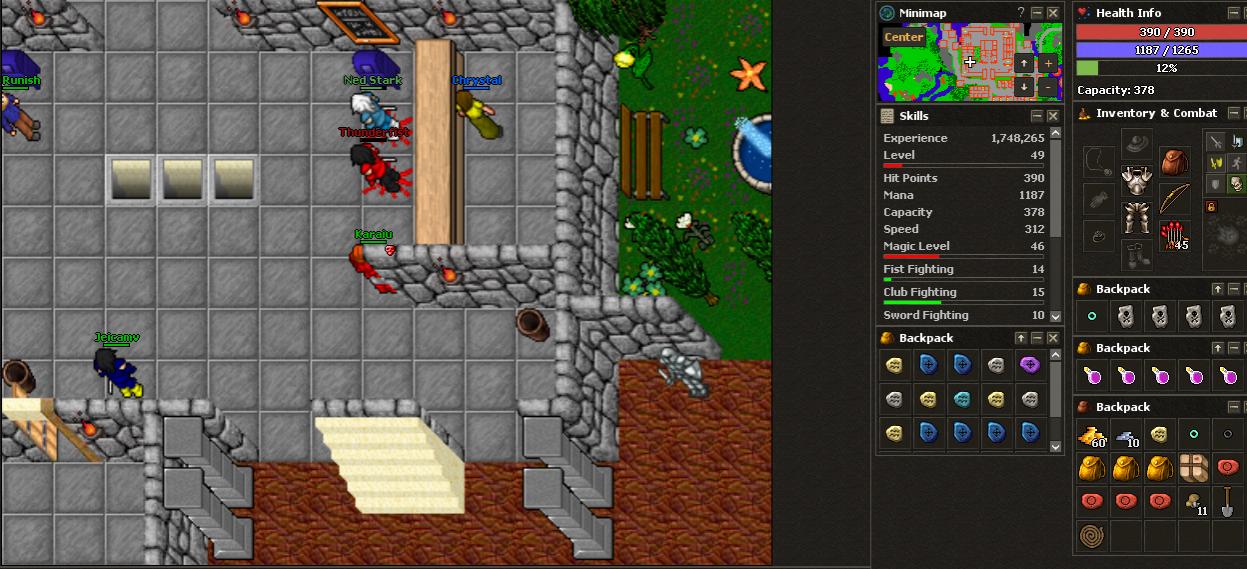Move the minimap down one floor
This screenshot has width=1247, height=569.
[1024, 87]
